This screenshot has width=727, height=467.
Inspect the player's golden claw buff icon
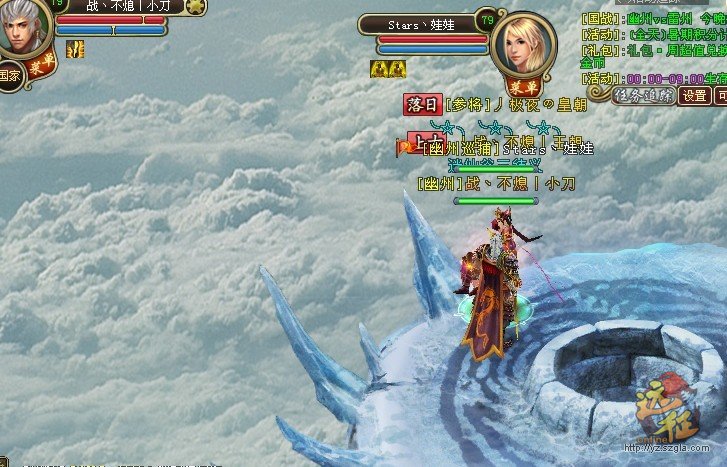(73, 48)
